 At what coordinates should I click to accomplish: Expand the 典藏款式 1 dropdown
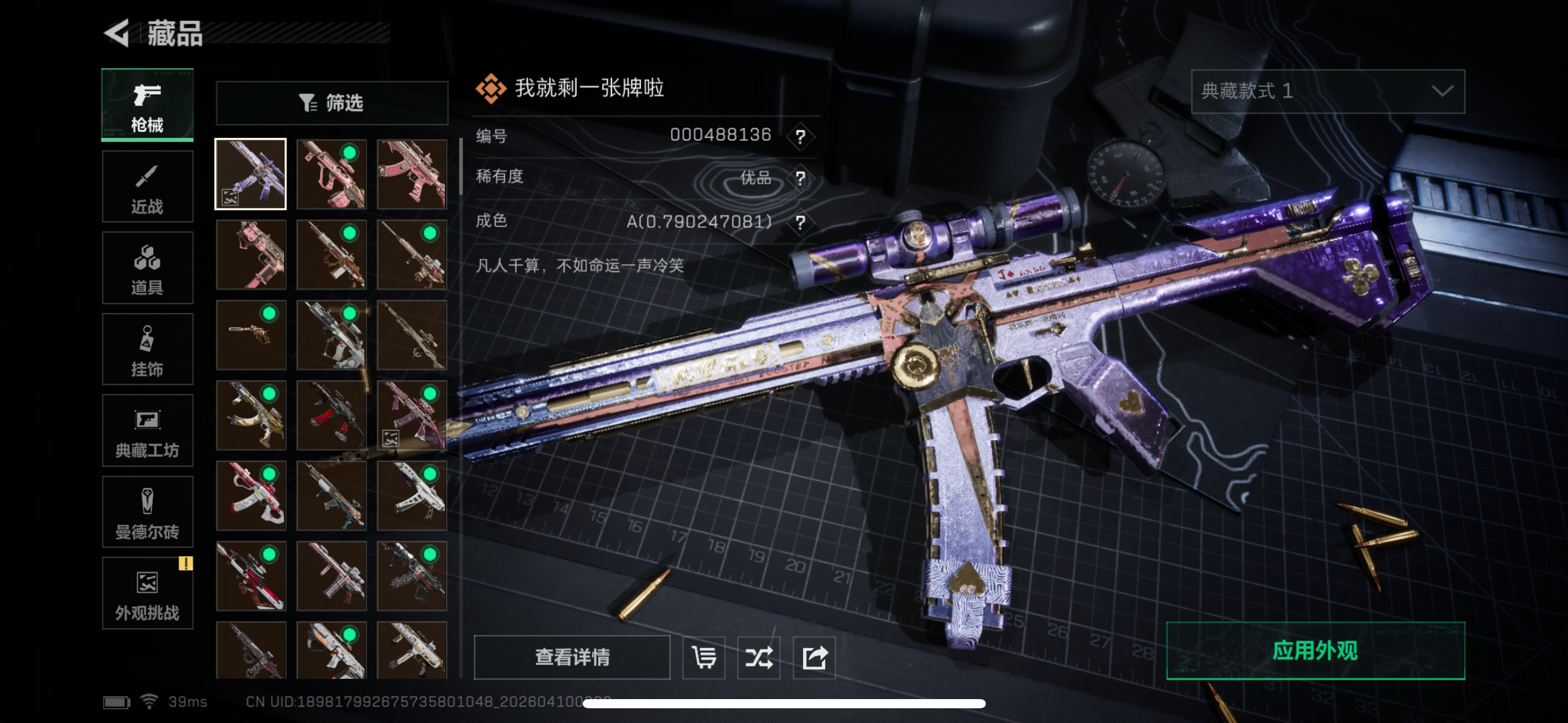(1328, 91)
